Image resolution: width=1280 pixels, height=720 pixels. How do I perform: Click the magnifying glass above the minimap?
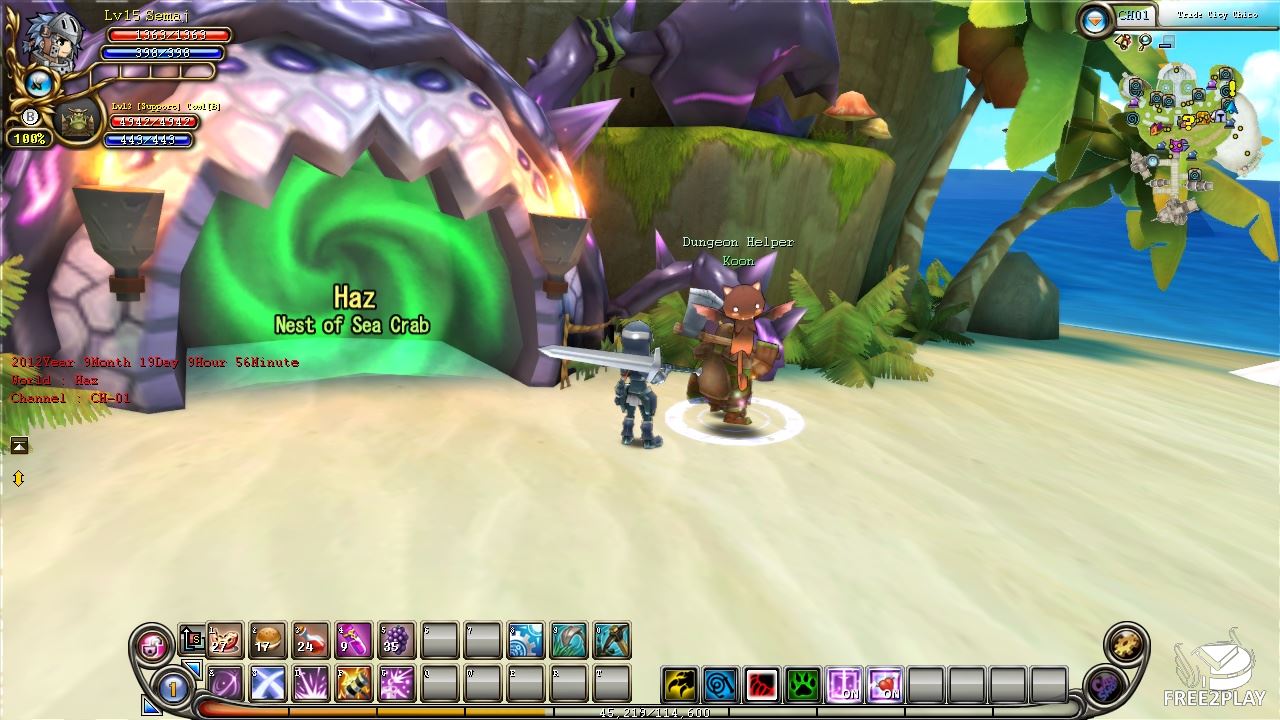(1144, 42)
